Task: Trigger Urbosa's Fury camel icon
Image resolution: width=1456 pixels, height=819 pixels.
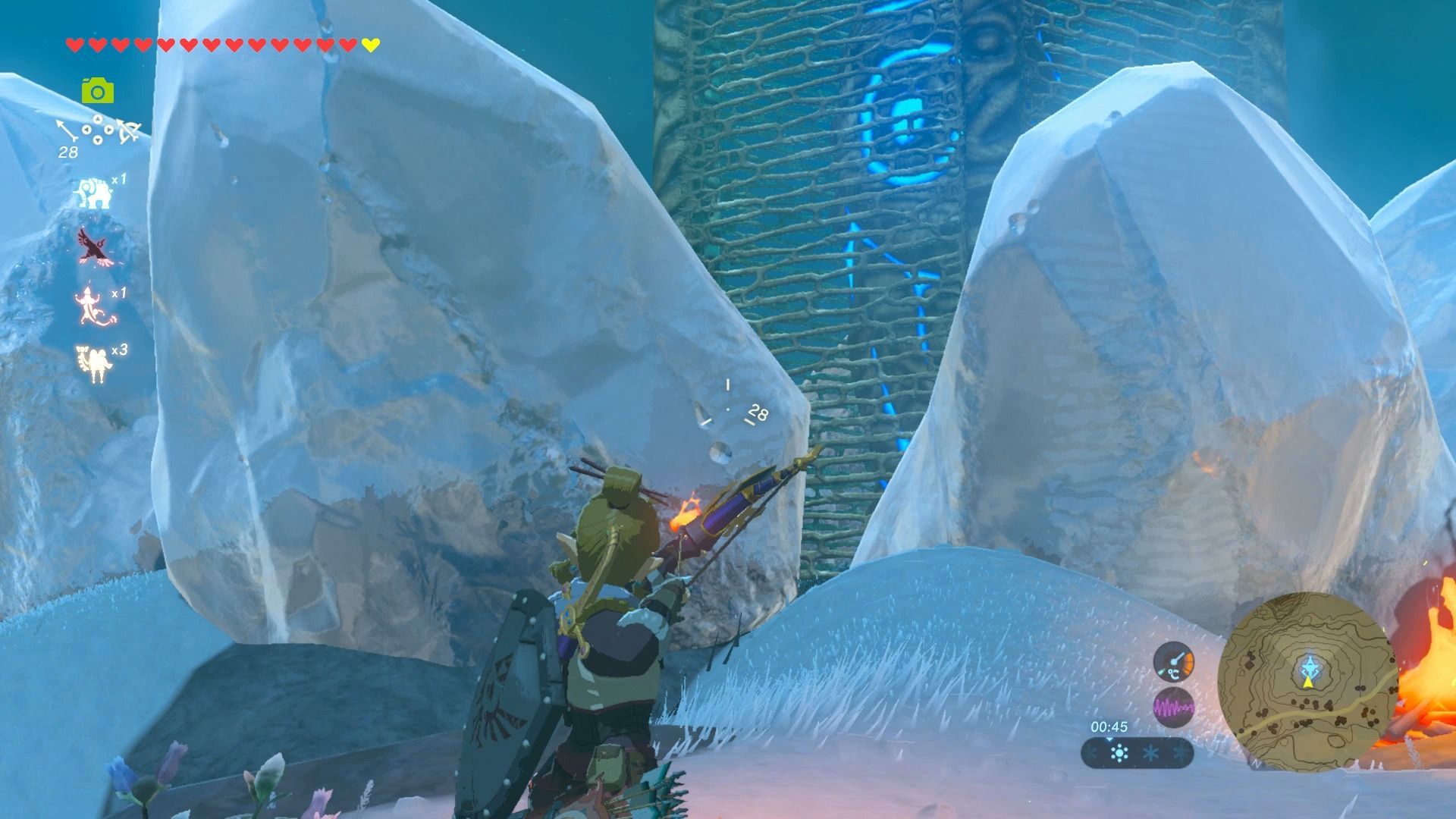Action: click(94, 362)
